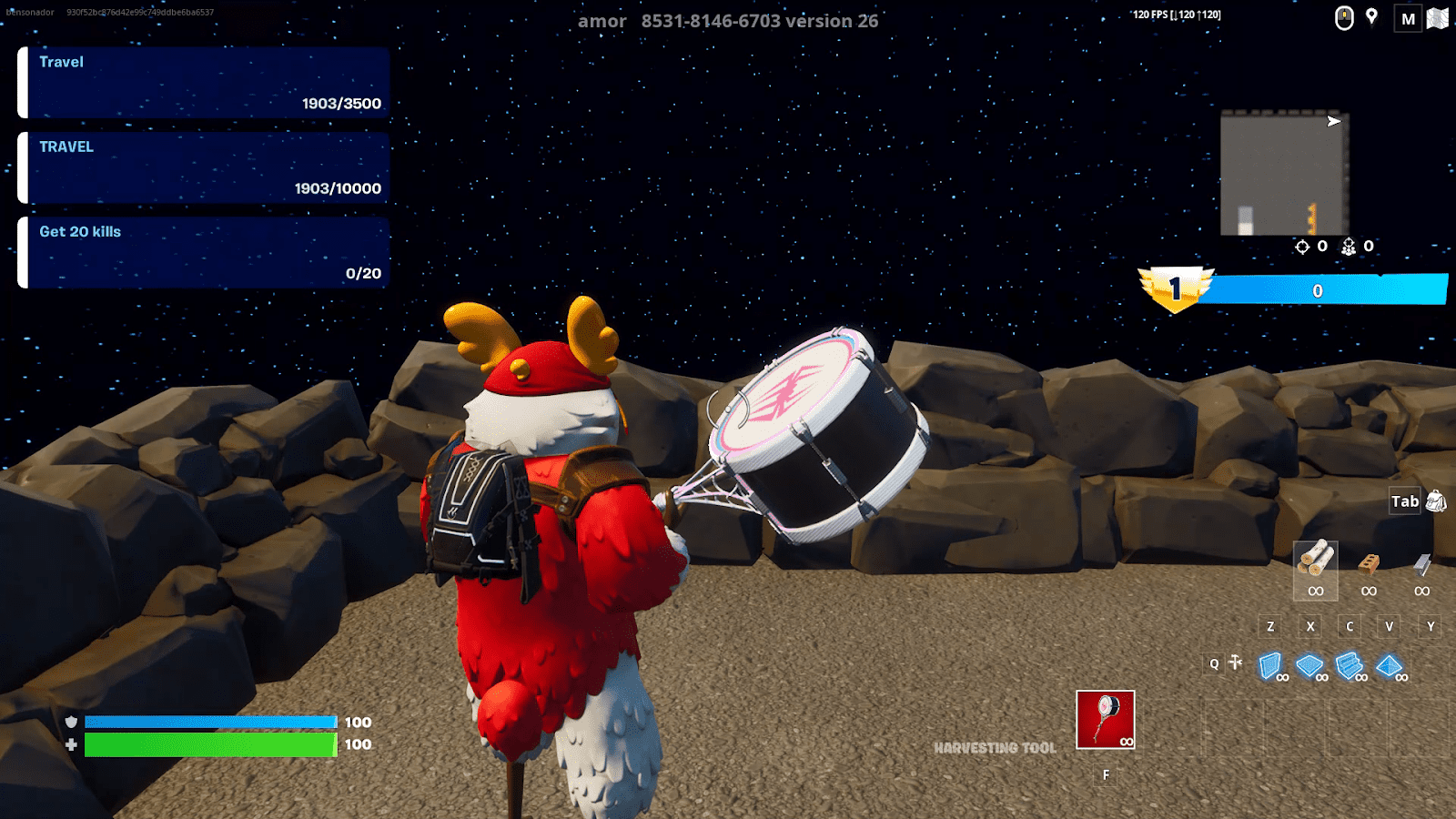Open the folded map icon
This screenshot has width=1456, height=819.
pos(1438,18)
